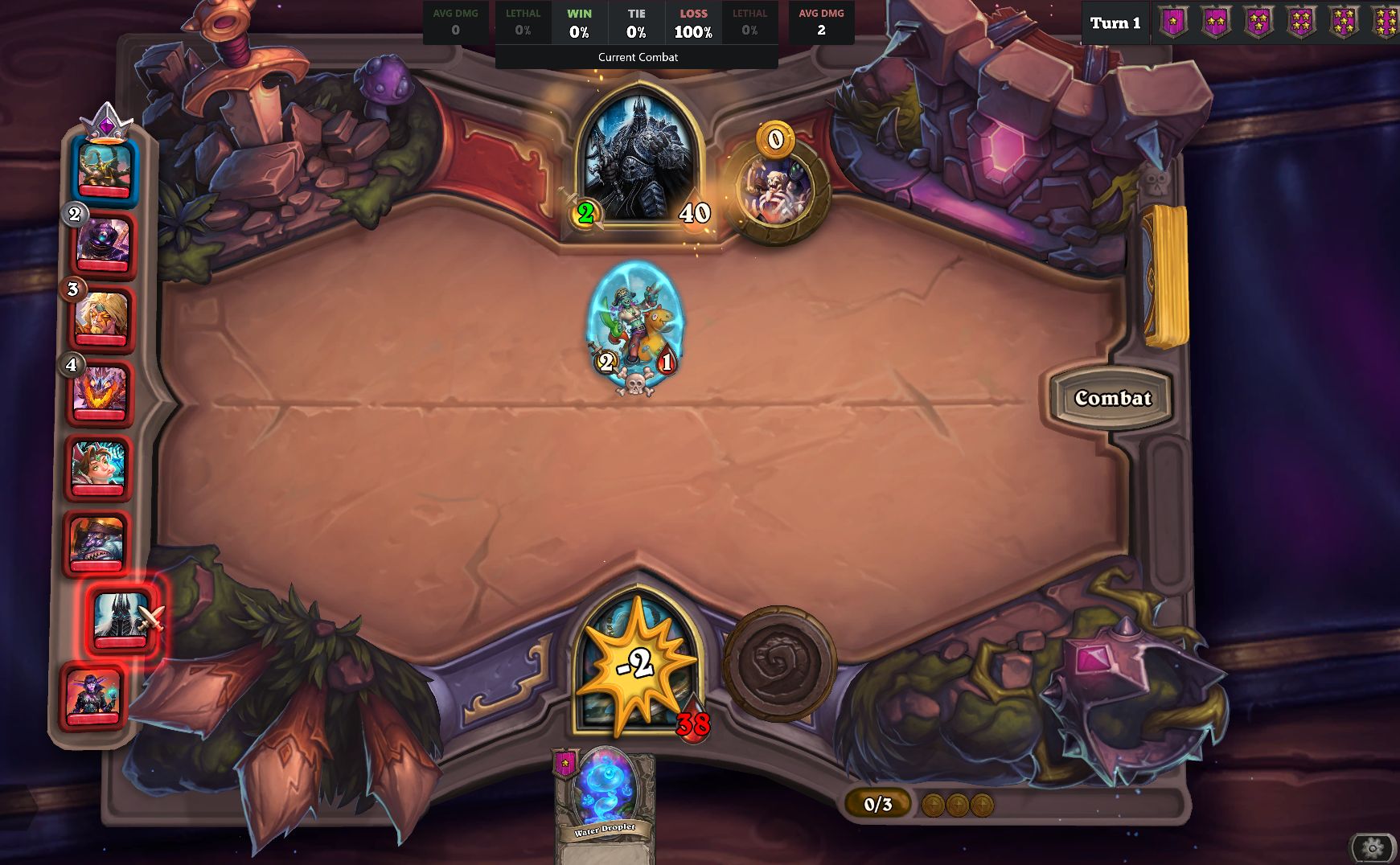Image resolution: width=1400 pixels, height=865 pixels.
Task: Click the Turn 1 indicator
Action: (x=1115, y=23)
